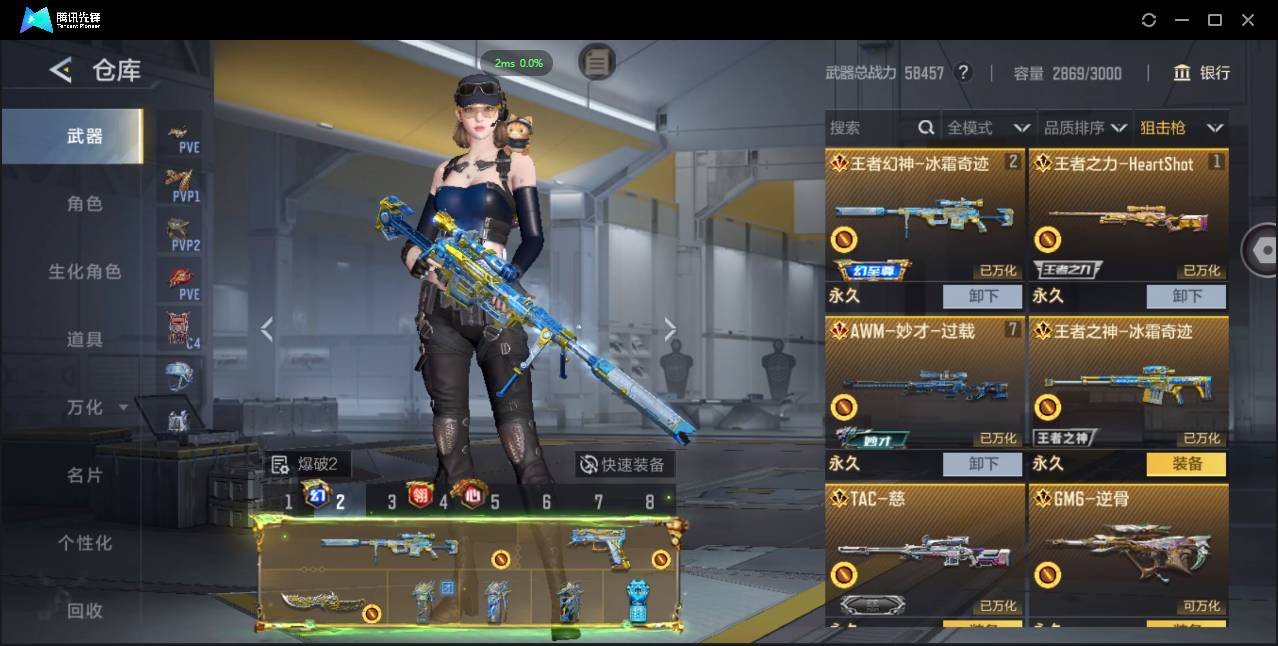Go back from the 仓库 screen
The image size is (1278, 646).
61,70
